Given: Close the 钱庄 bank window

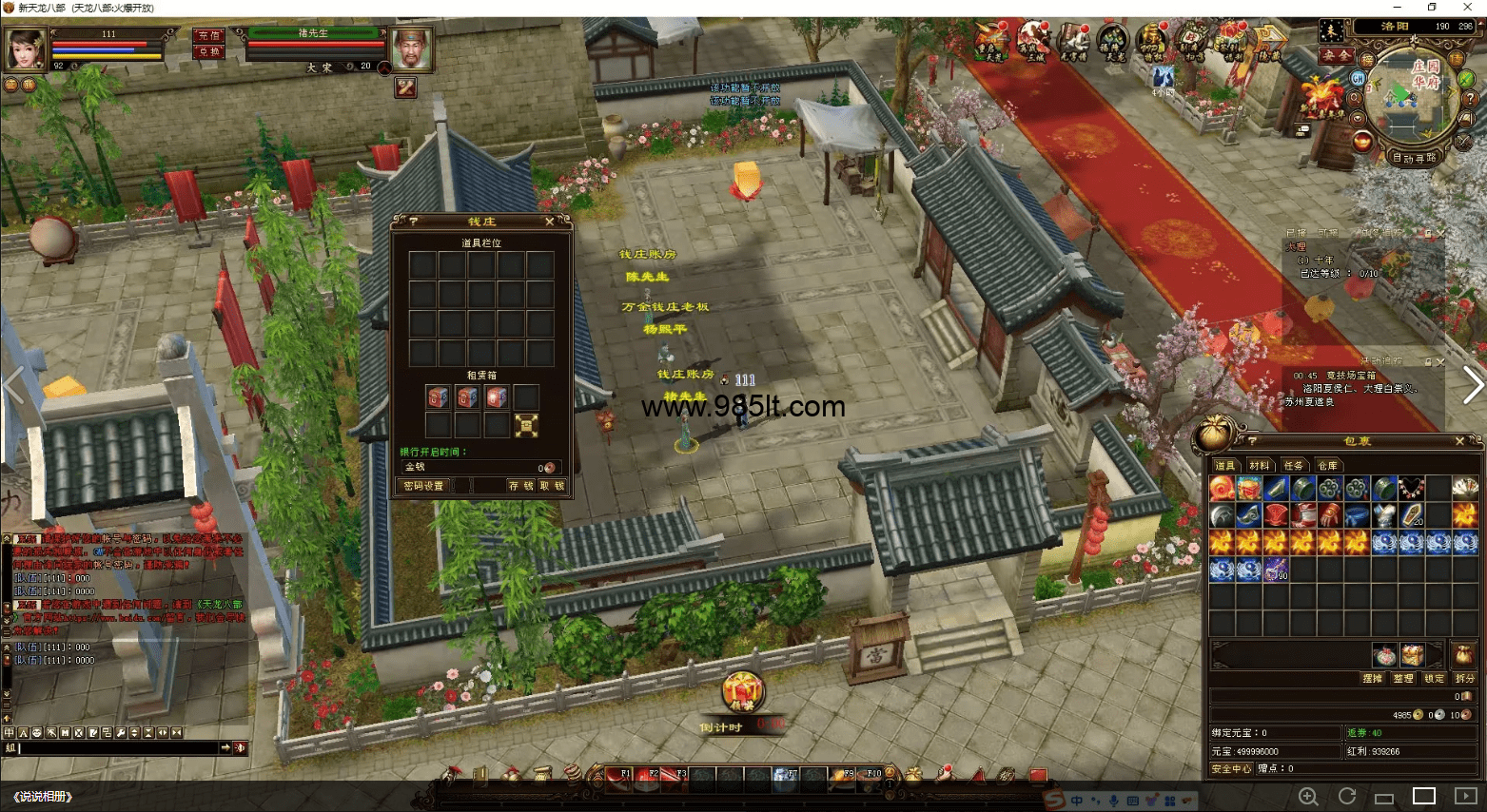Looking at the screenshot, I should (549, 222).
